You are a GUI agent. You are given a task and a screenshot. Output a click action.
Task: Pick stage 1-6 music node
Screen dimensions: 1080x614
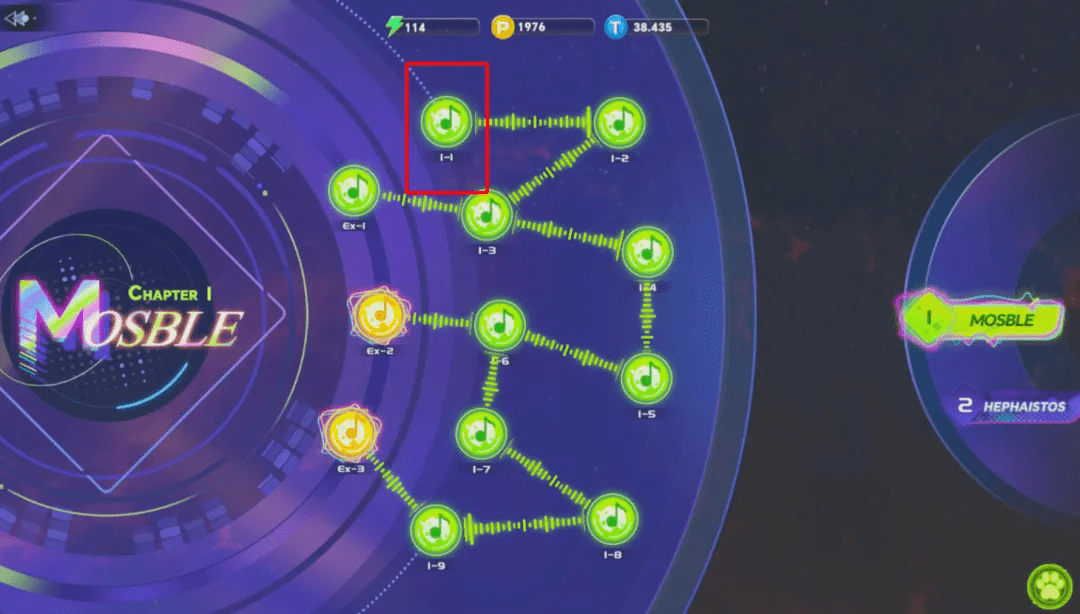[x=499, y=324]
